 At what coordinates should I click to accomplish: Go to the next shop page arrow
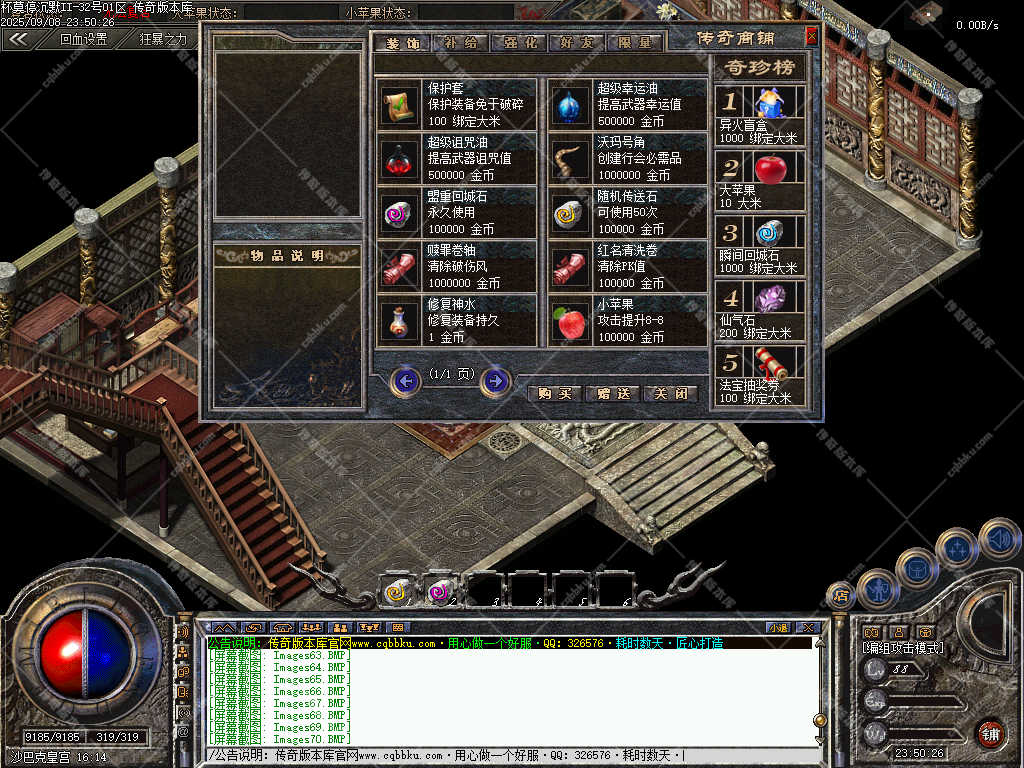coord(495,381)
